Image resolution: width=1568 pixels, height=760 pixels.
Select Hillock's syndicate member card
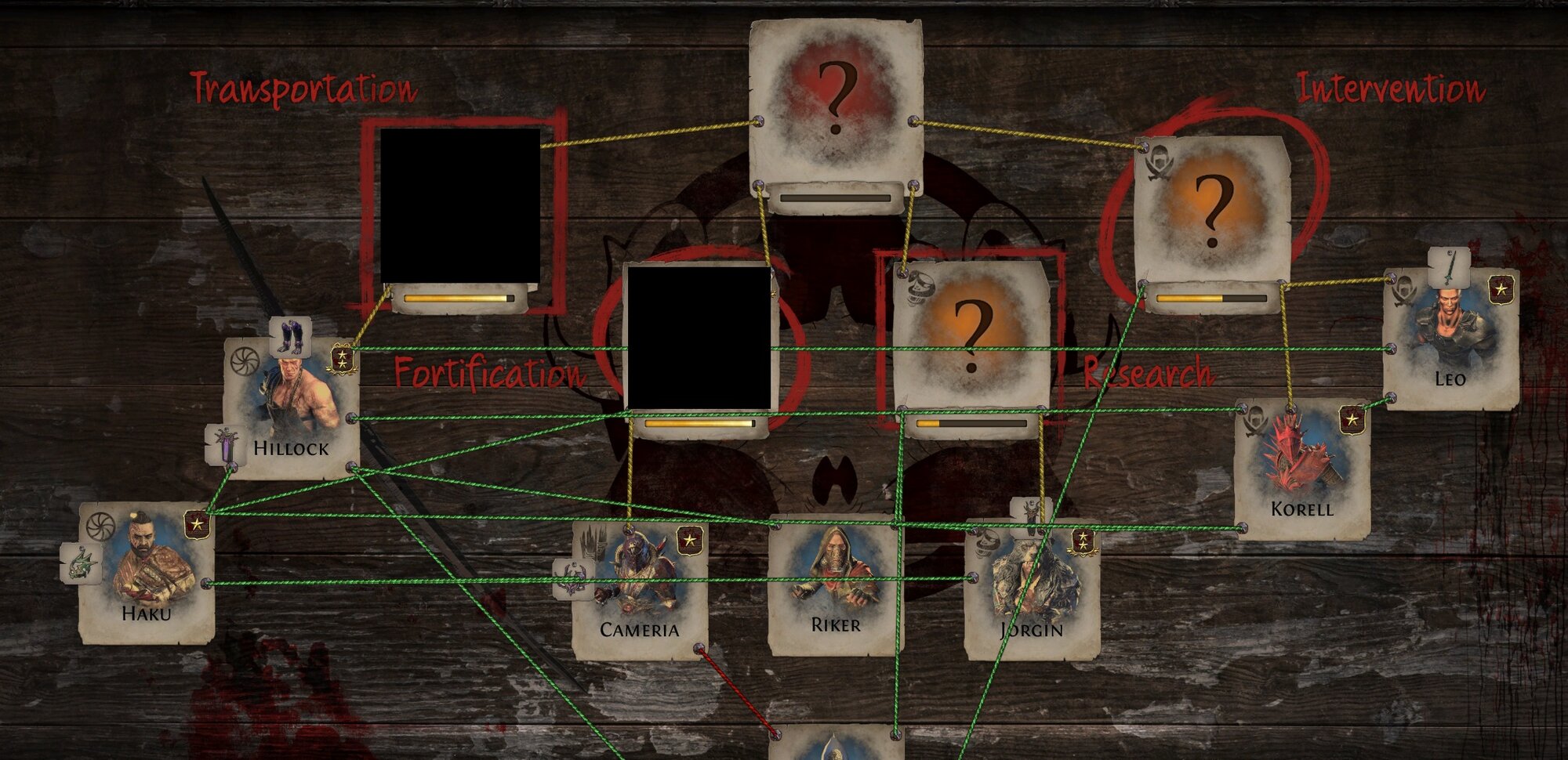292,409
